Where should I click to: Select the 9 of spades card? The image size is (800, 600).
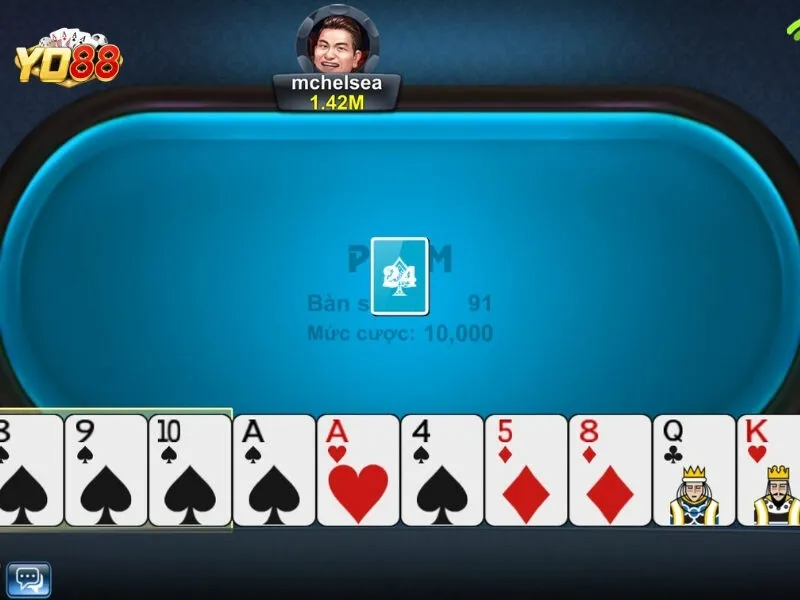pyautogui.click(x=105, y=470)
